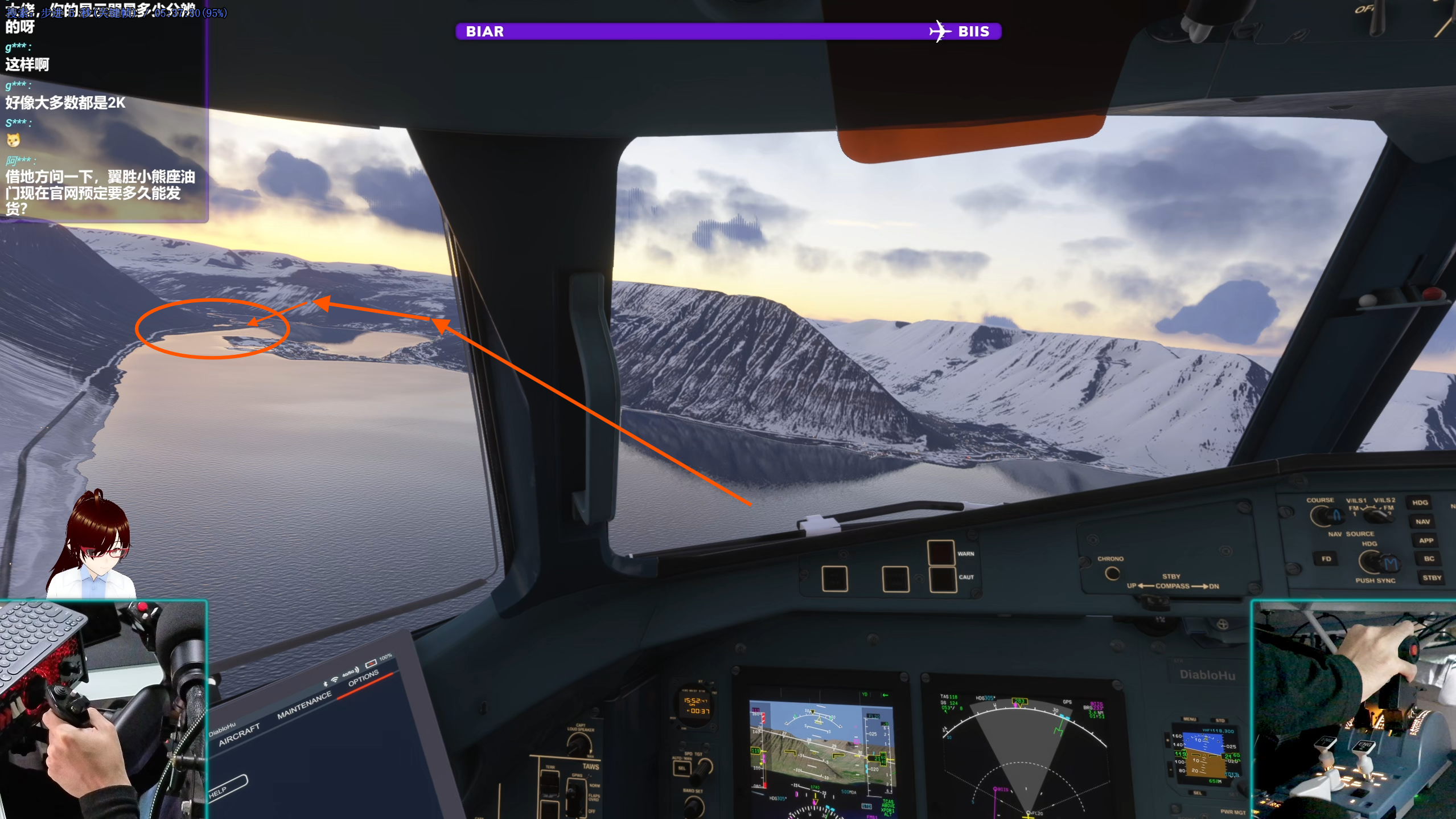Arm the APP approach mode button
The image size is (1456, 819).
click(1425, 540)
